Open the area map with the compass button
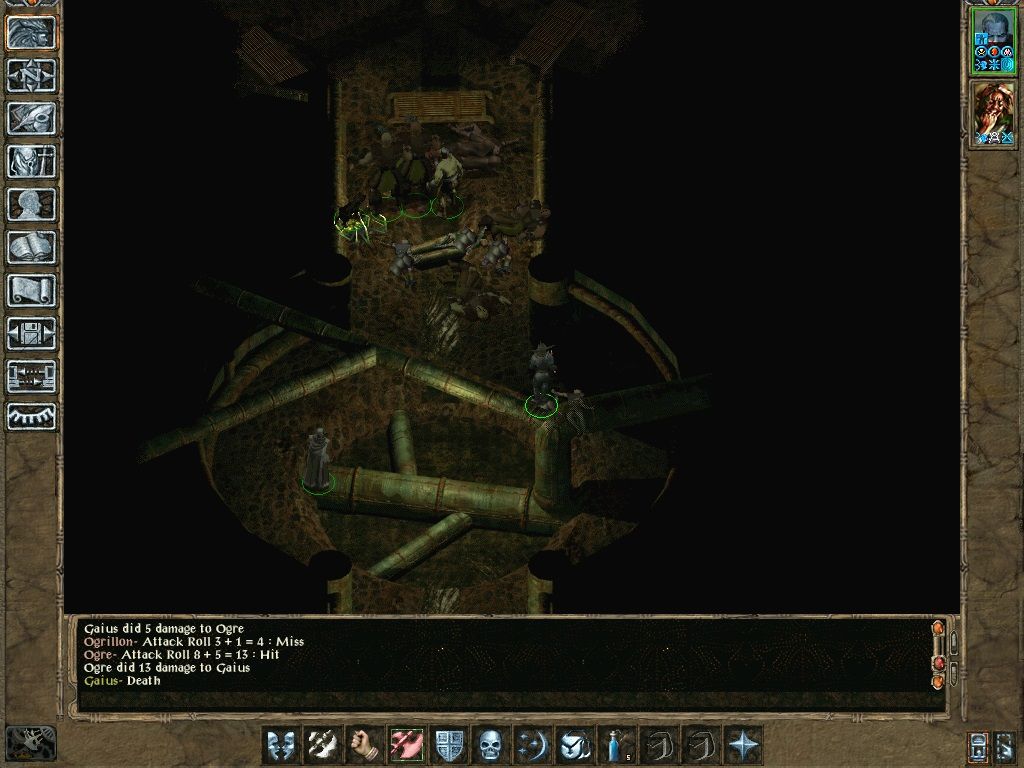This screenshot has height=768, width=1024. [x=32, y=75]
